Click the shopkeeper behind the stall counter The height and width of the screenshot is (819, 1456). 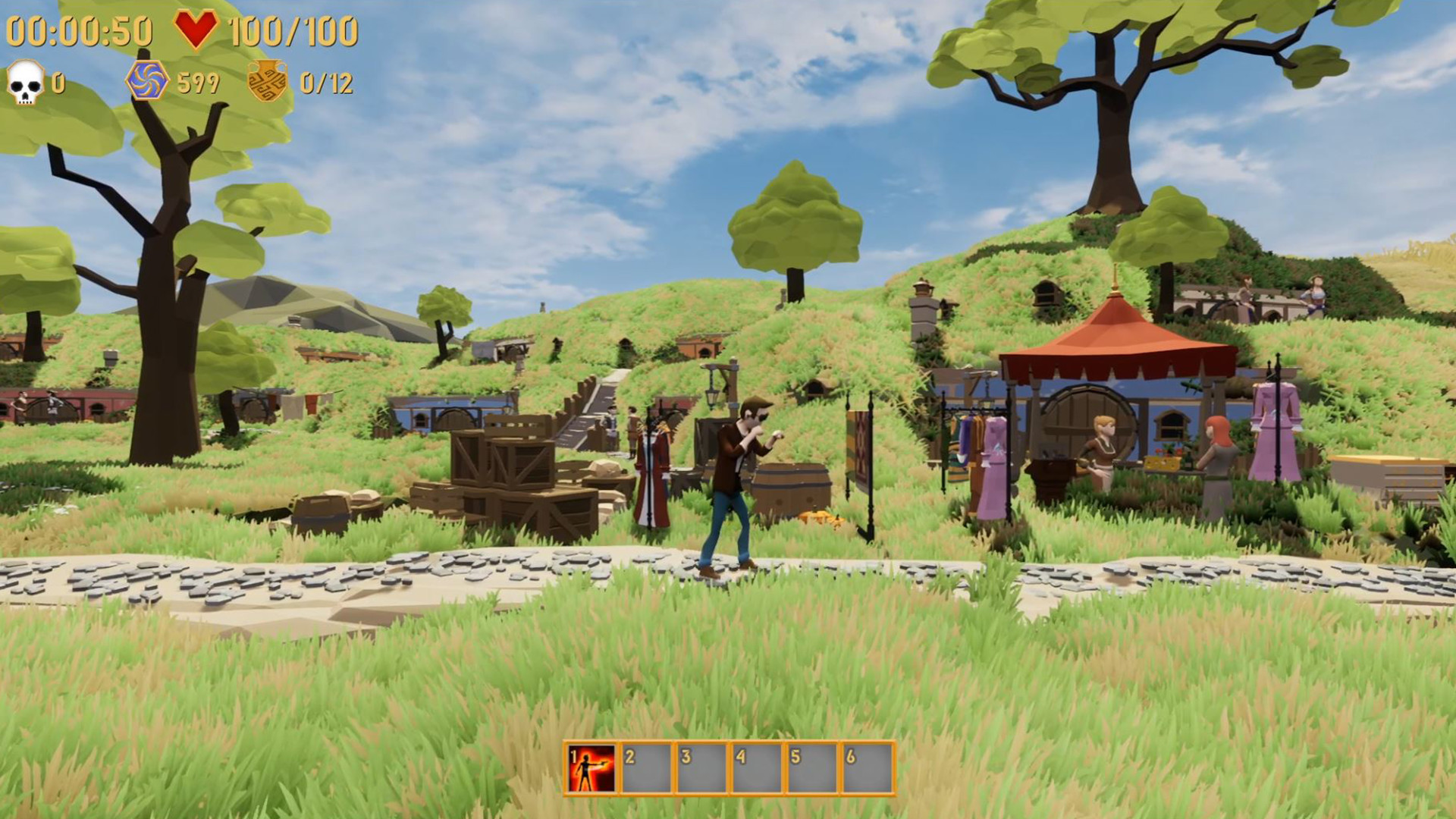click(x=1102, y=444)
